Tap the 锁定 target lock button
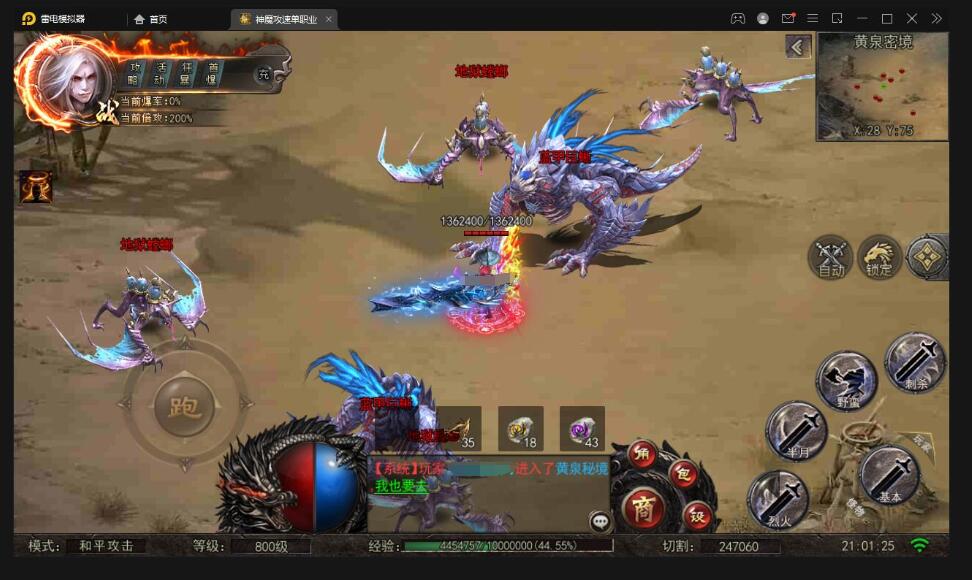Image resolution: width=972 pixels, height=580 pixels. pos(880,257)
